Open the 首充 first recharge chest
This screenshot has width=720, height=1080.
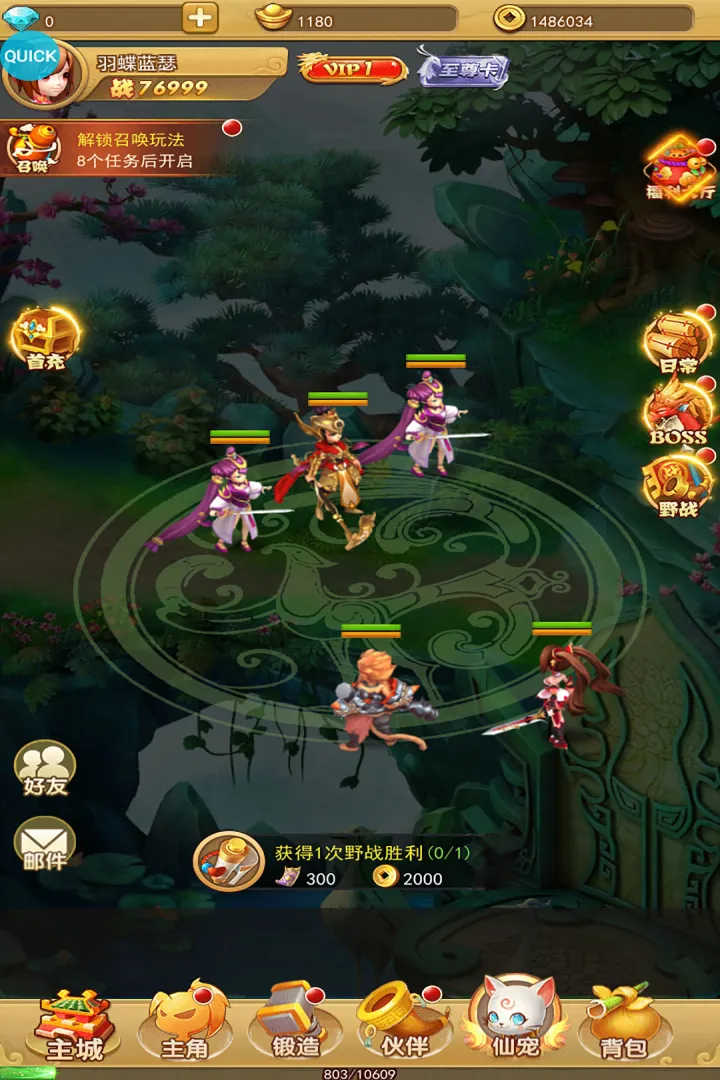click(45, 340)
